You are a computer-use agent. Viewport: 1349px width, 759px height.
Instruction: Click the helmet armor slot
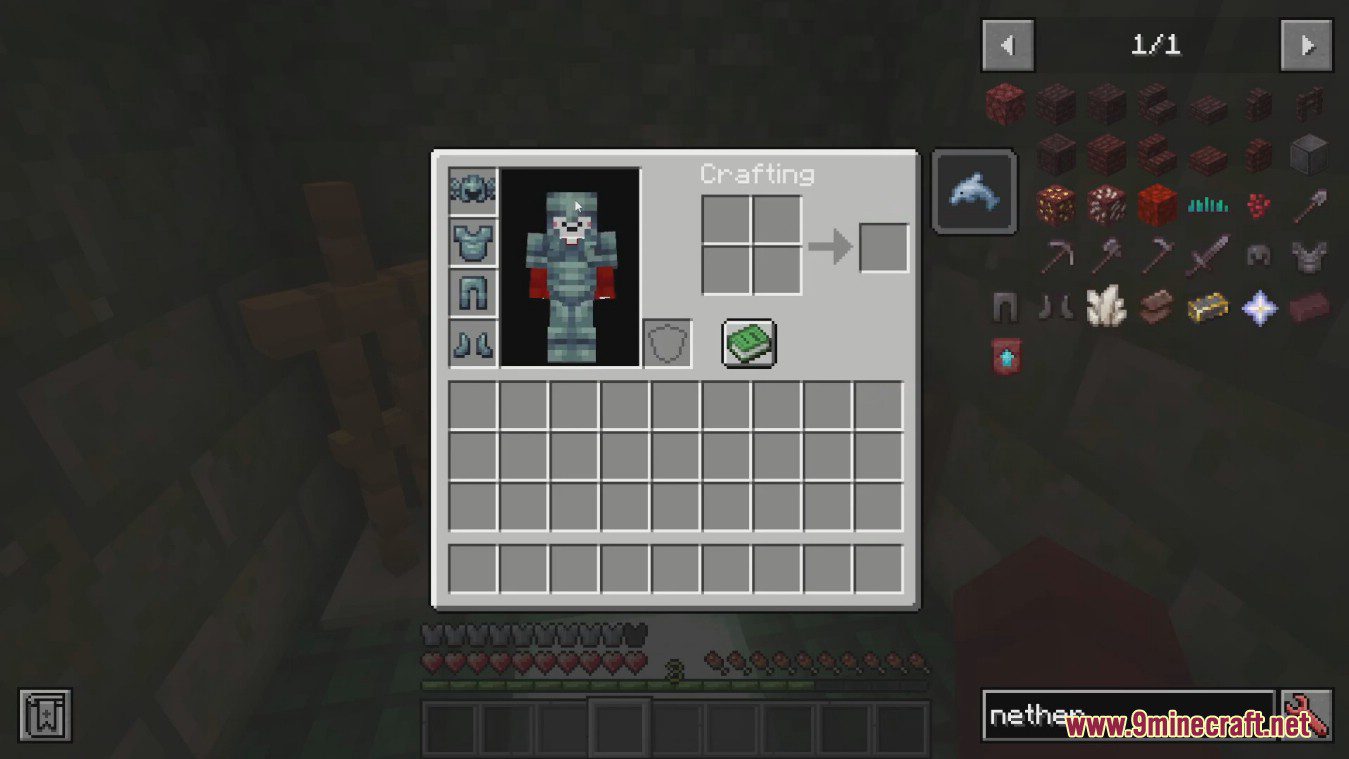point(472,188)
